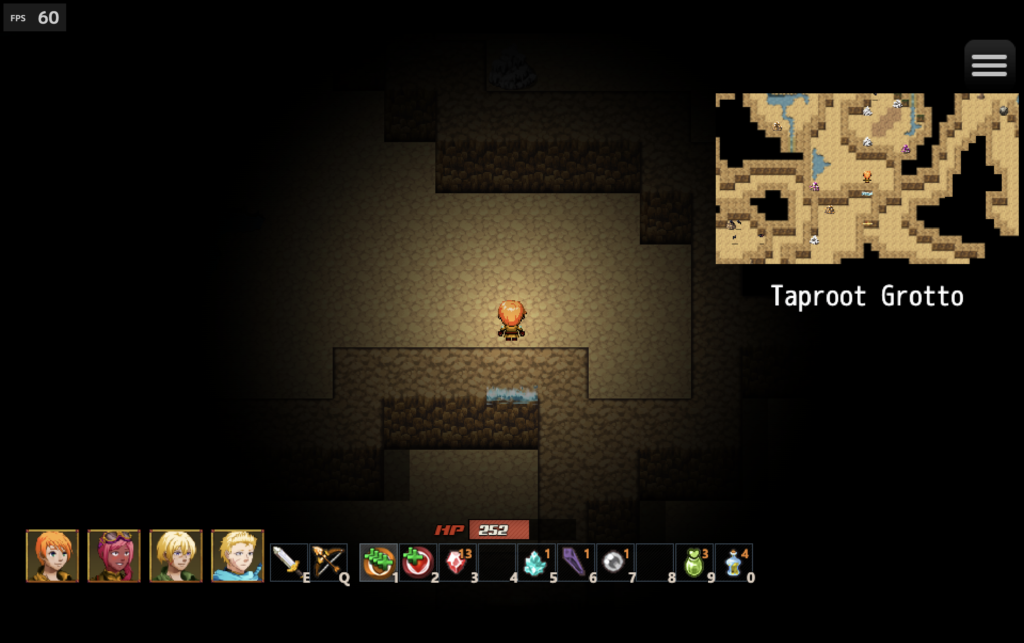Image resolution: width=1024 pixels, height=643 pixels.
Task: Open the hamburger menu button
Action: click(x=989, y=65)
